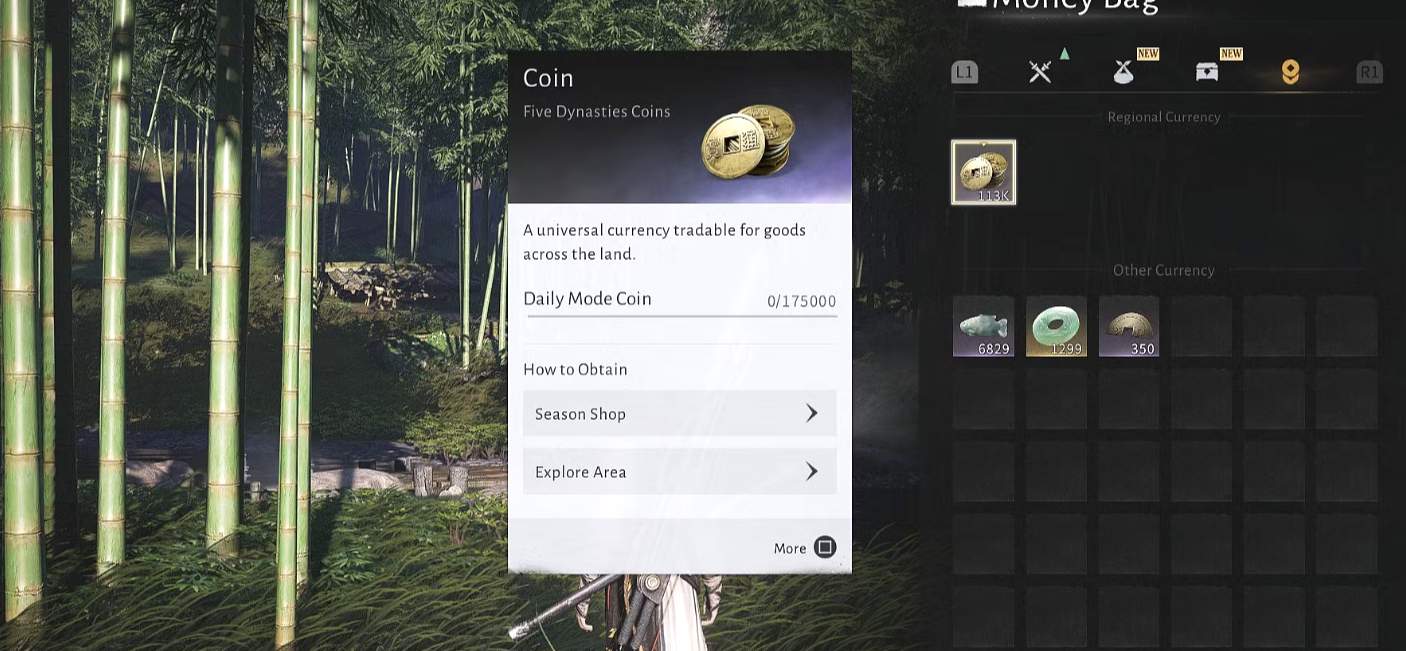Select the jade fish currency slot
The image size is (1406, 651).
pos(983,326)
